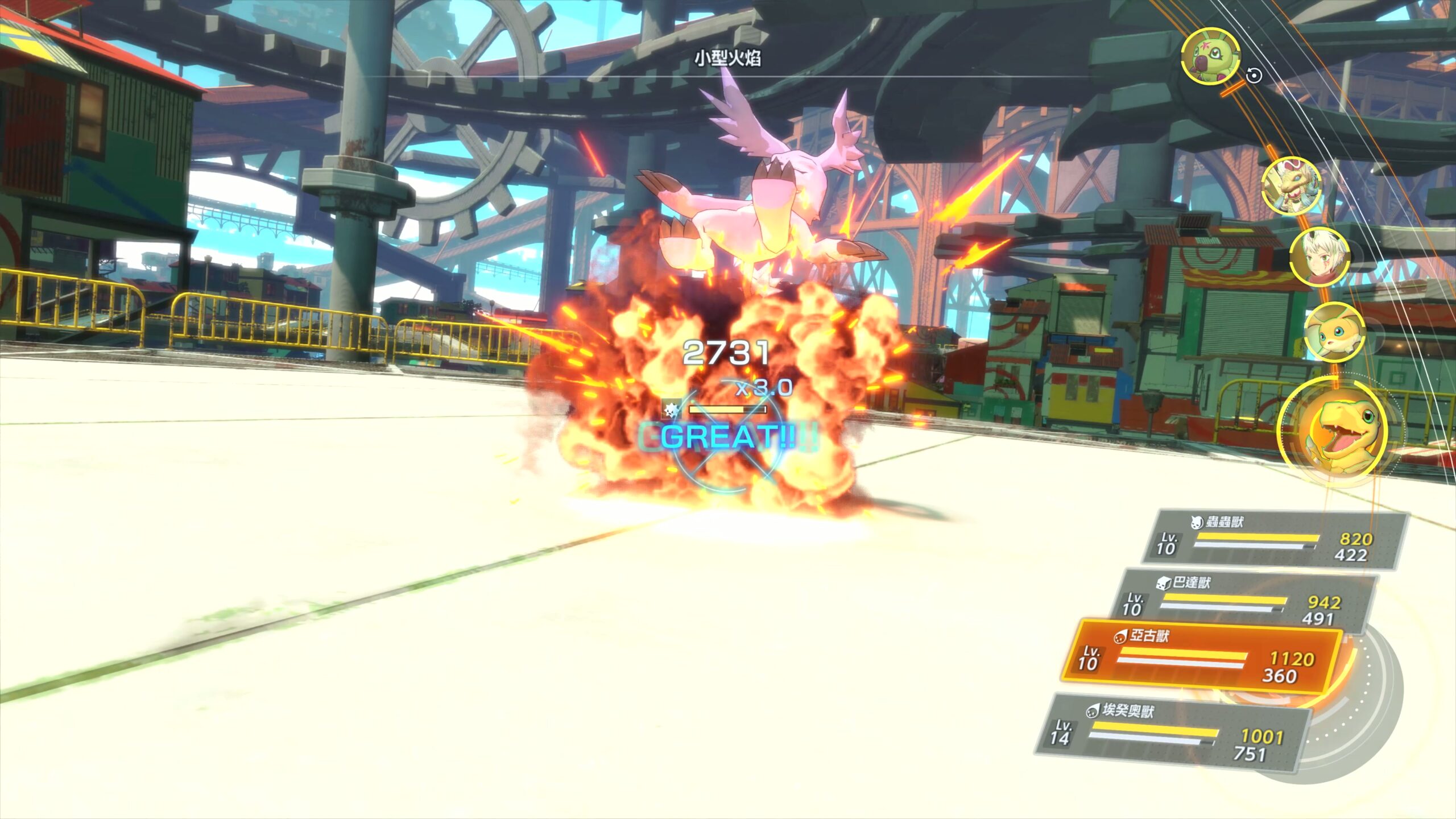
Task: Select the white-haired human character portrait
Action: [1318, 258]
